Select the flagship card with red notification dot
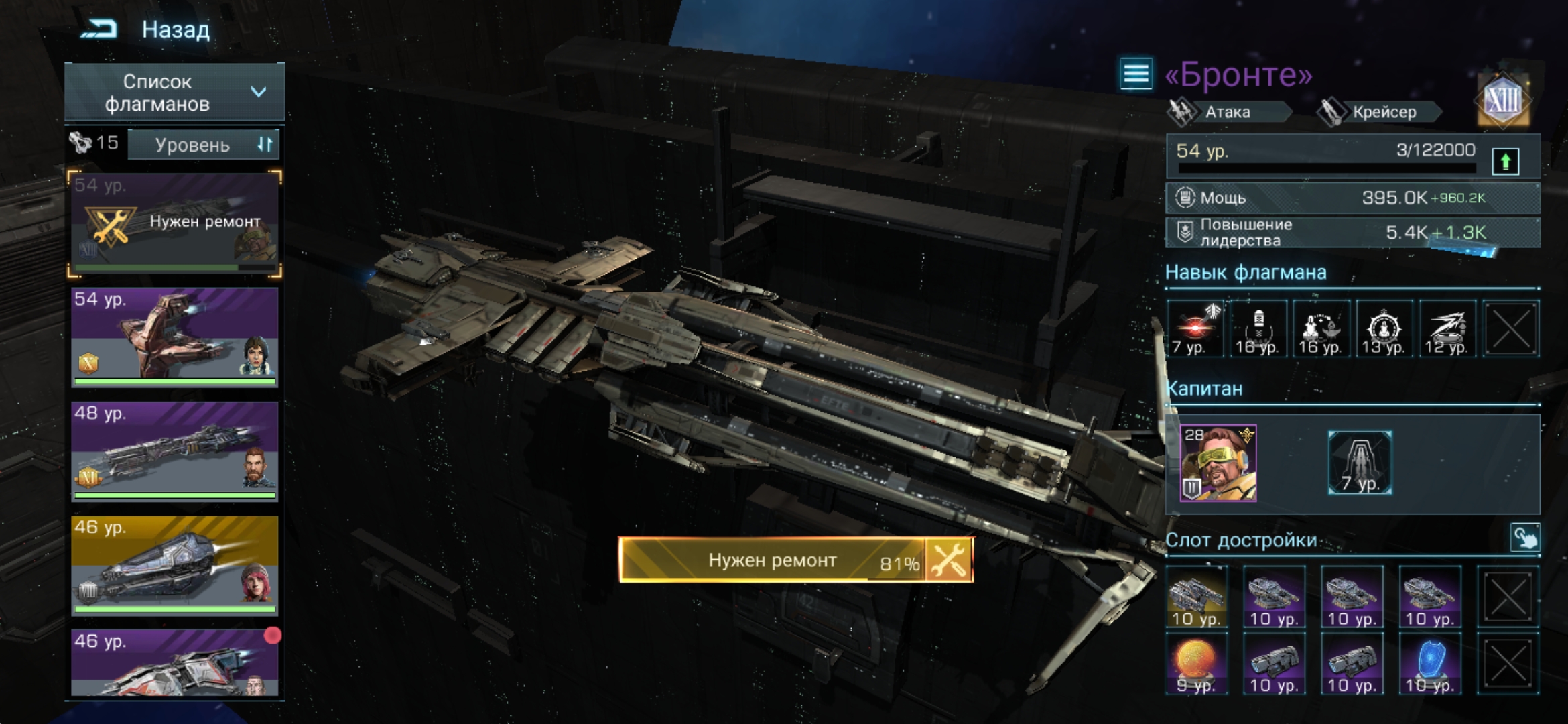Image resolution: width=1568 pixels, height=724 pixels. (174, 662)
